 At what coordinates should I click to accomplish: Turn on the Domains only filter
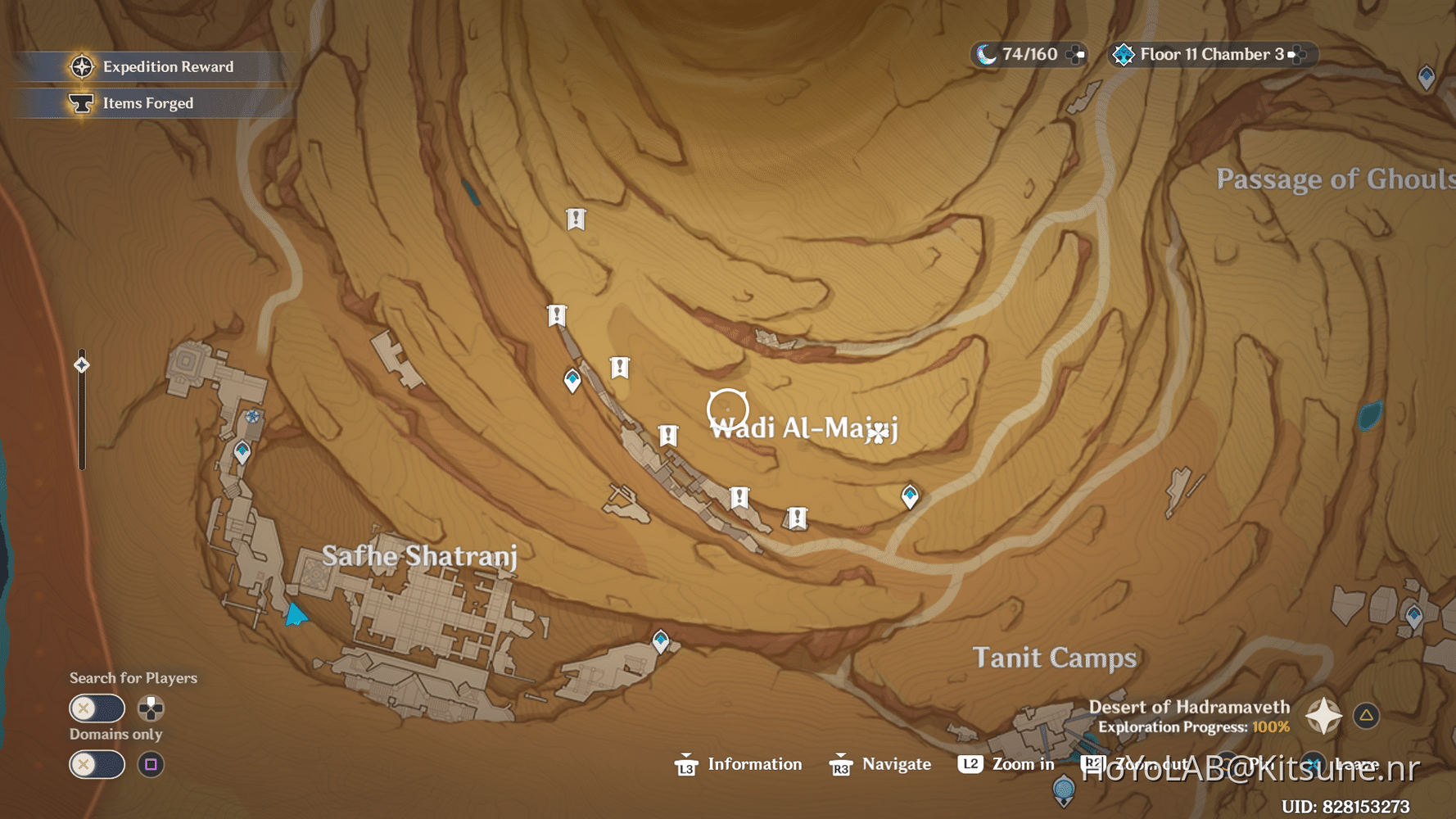tap(97, 764)
